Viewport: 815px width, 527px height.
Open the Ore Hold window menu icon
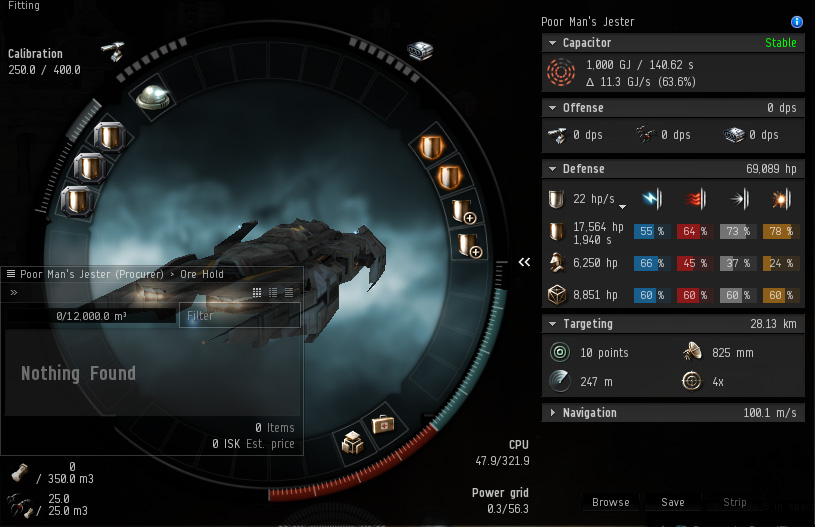11,274
